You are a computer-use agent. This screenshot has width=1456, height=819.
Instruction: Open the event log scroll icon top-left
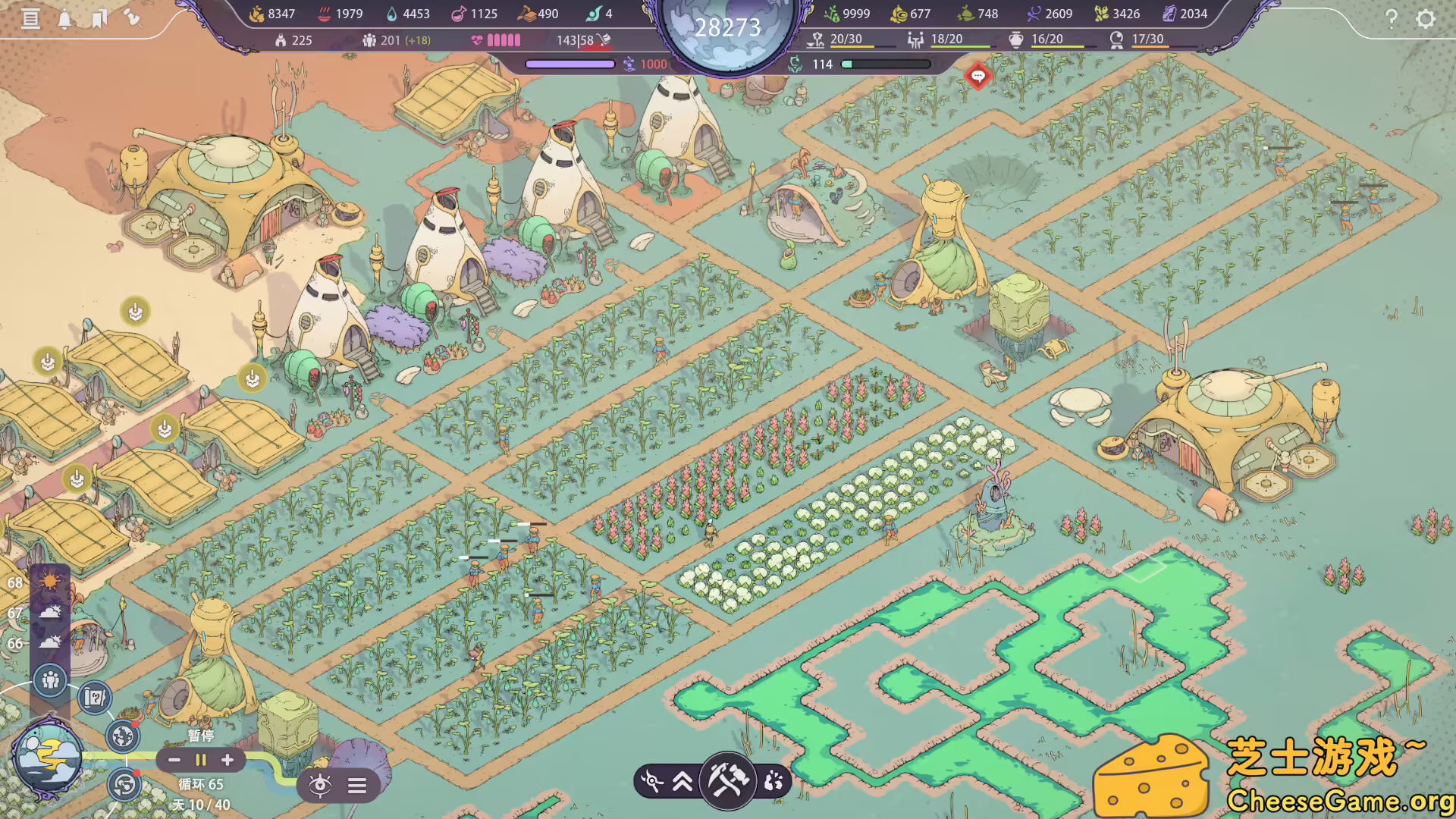[31, 19]
